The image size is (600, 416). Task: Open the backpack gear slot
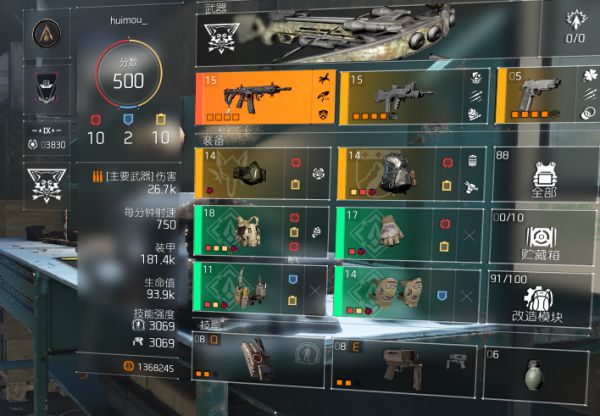pyautogui.click(x=410, y=172)
